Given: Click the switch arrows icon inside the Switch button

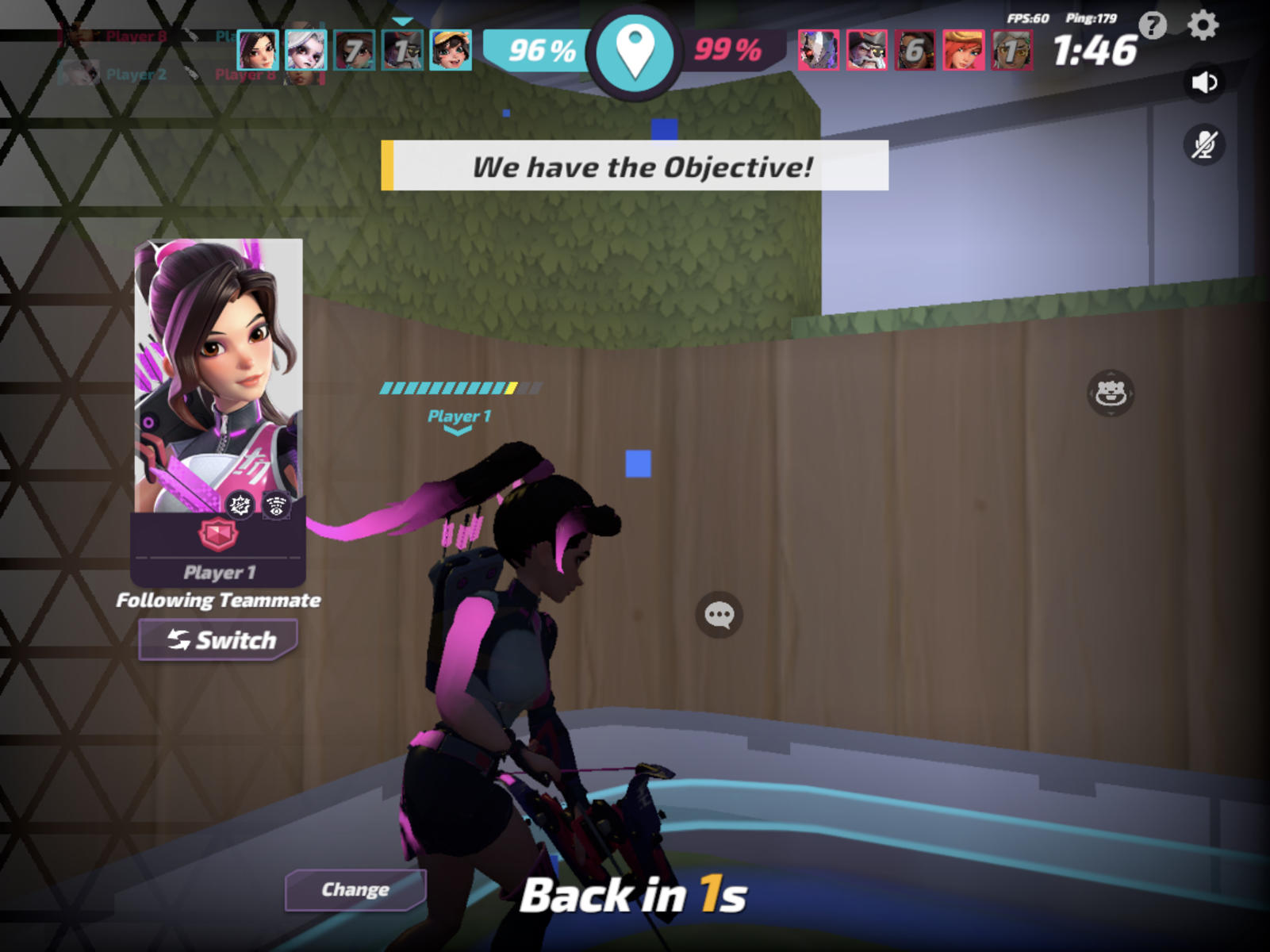Looking at the screenshot, I should click(x=179, y=639).
